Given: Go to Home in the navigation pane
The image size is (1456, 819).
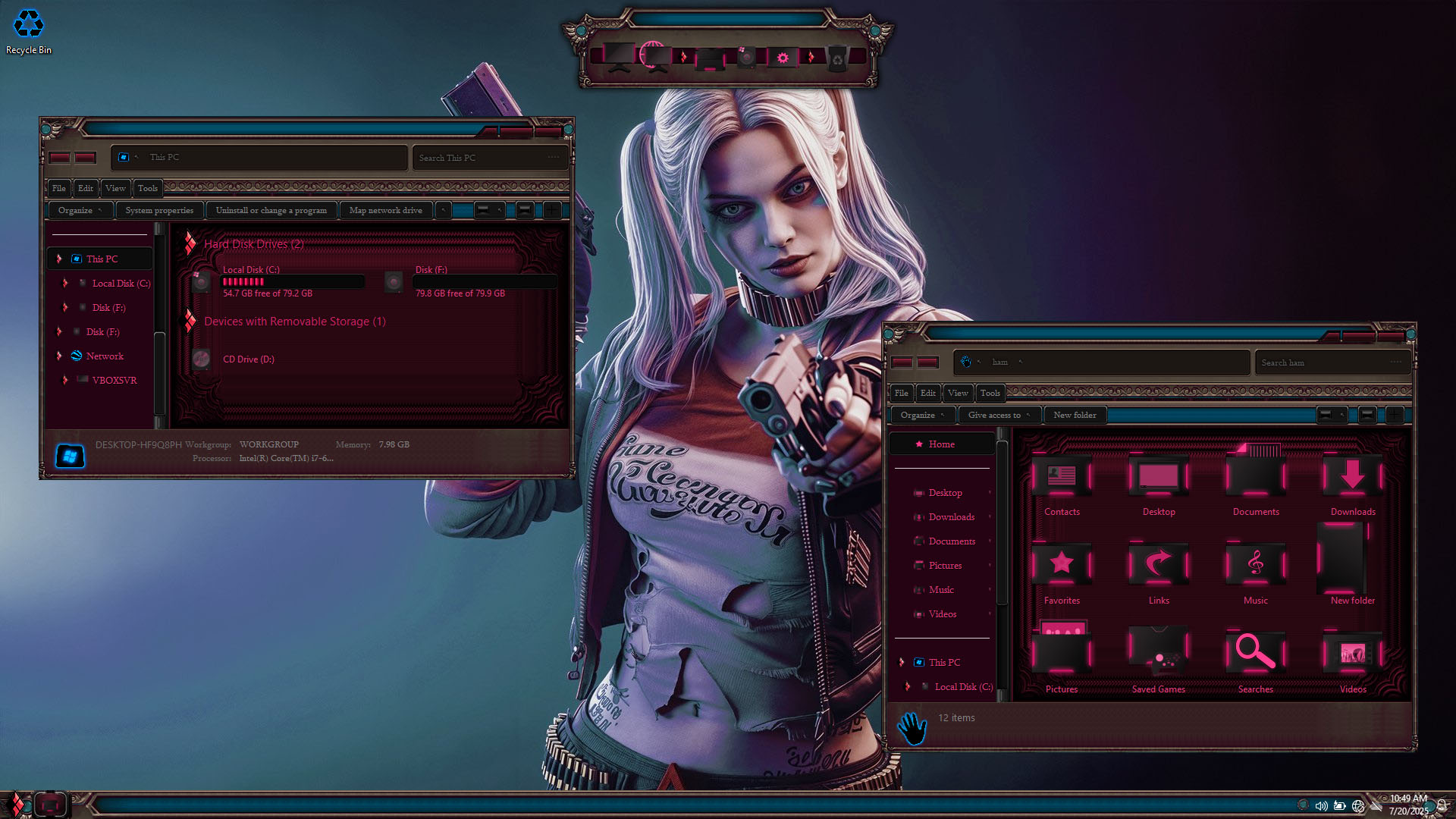Looking at the screenshot, I should pos(941,444).
